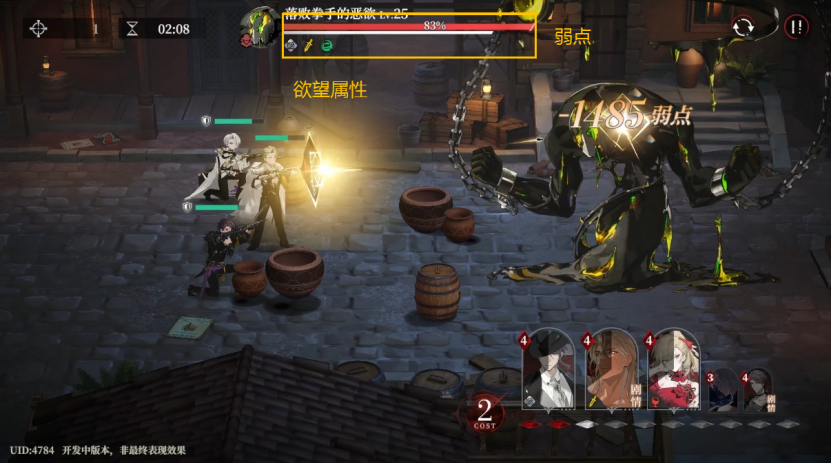Open the red exclamation pause button
The width and height of the screenshot is (832, 464).
point(796,27)
